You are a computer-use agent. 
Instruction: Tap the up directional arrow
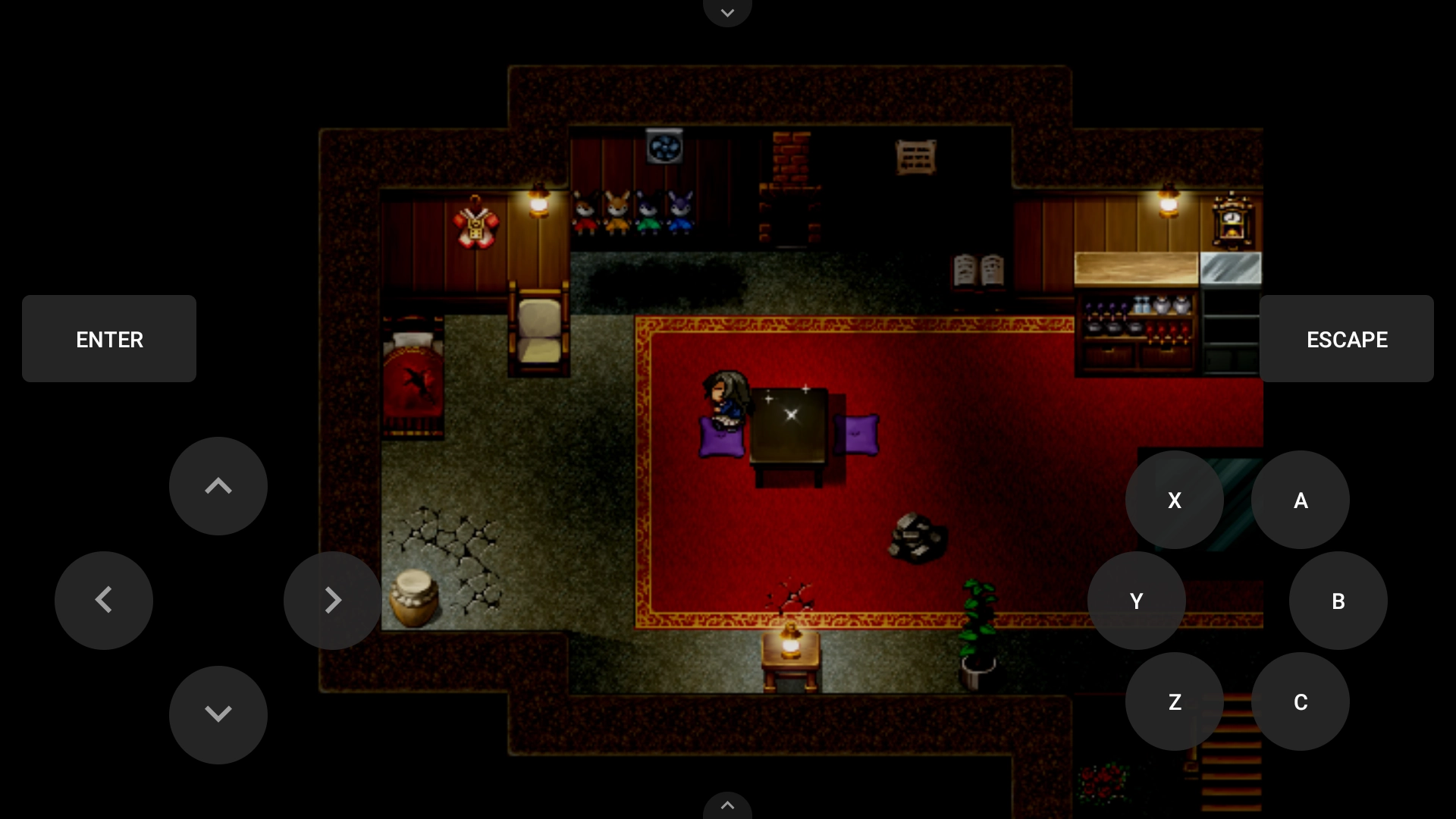pyautogui.click(x=218, y=486)
